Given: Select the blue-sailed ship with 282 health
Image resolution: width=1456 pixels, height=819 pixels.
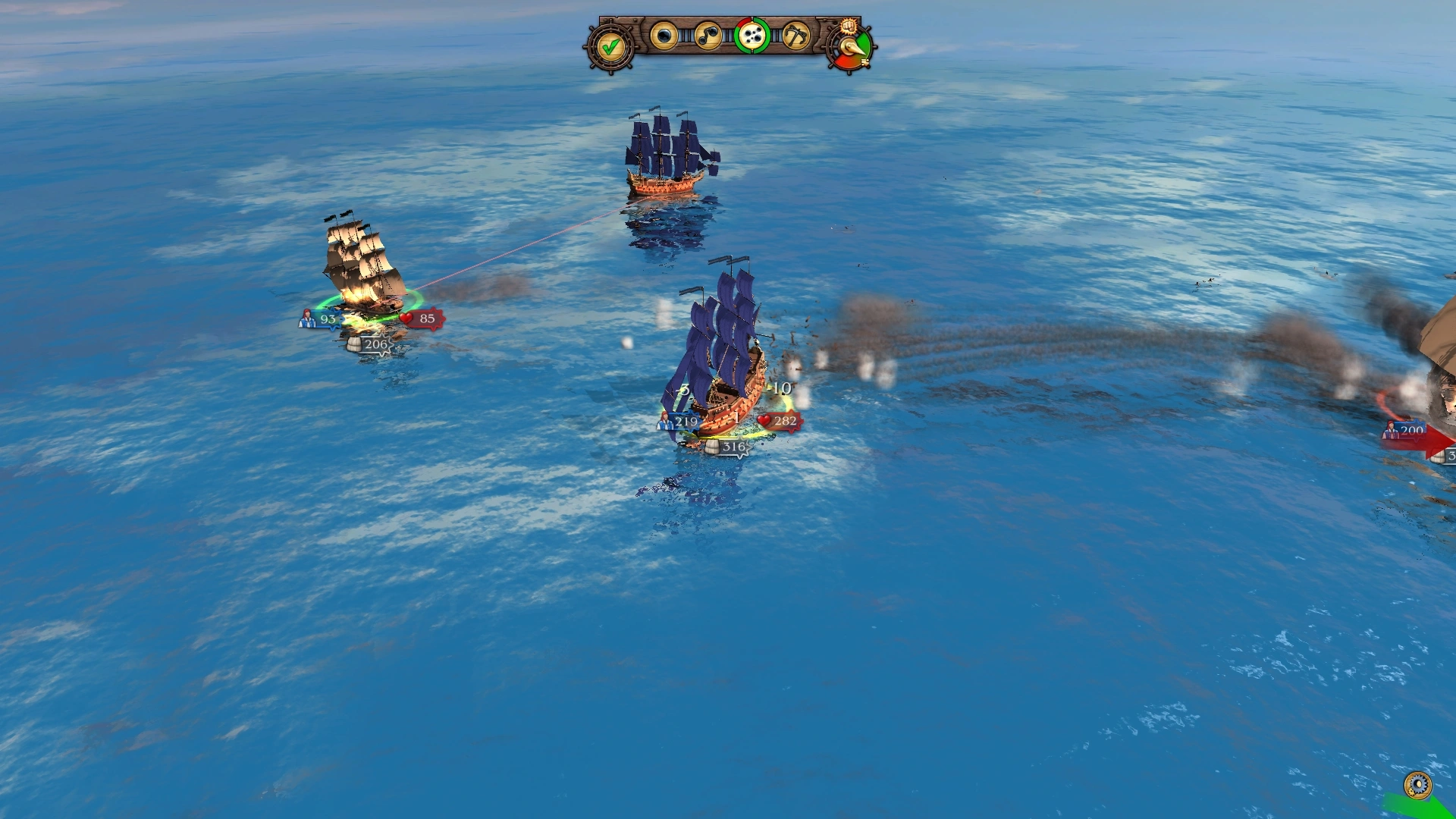Looking at the screenshot, I should (720, 356).
